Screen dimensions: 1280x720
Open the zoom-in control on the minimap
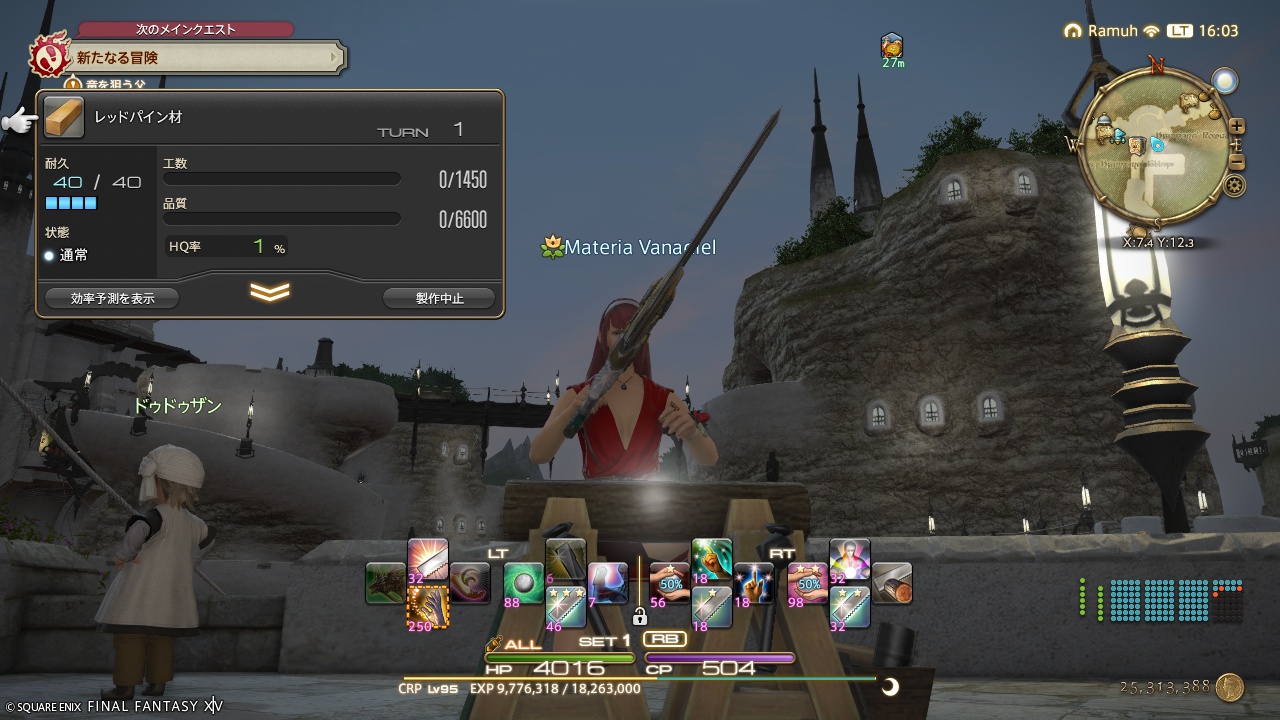click(x=1237, y=125)
